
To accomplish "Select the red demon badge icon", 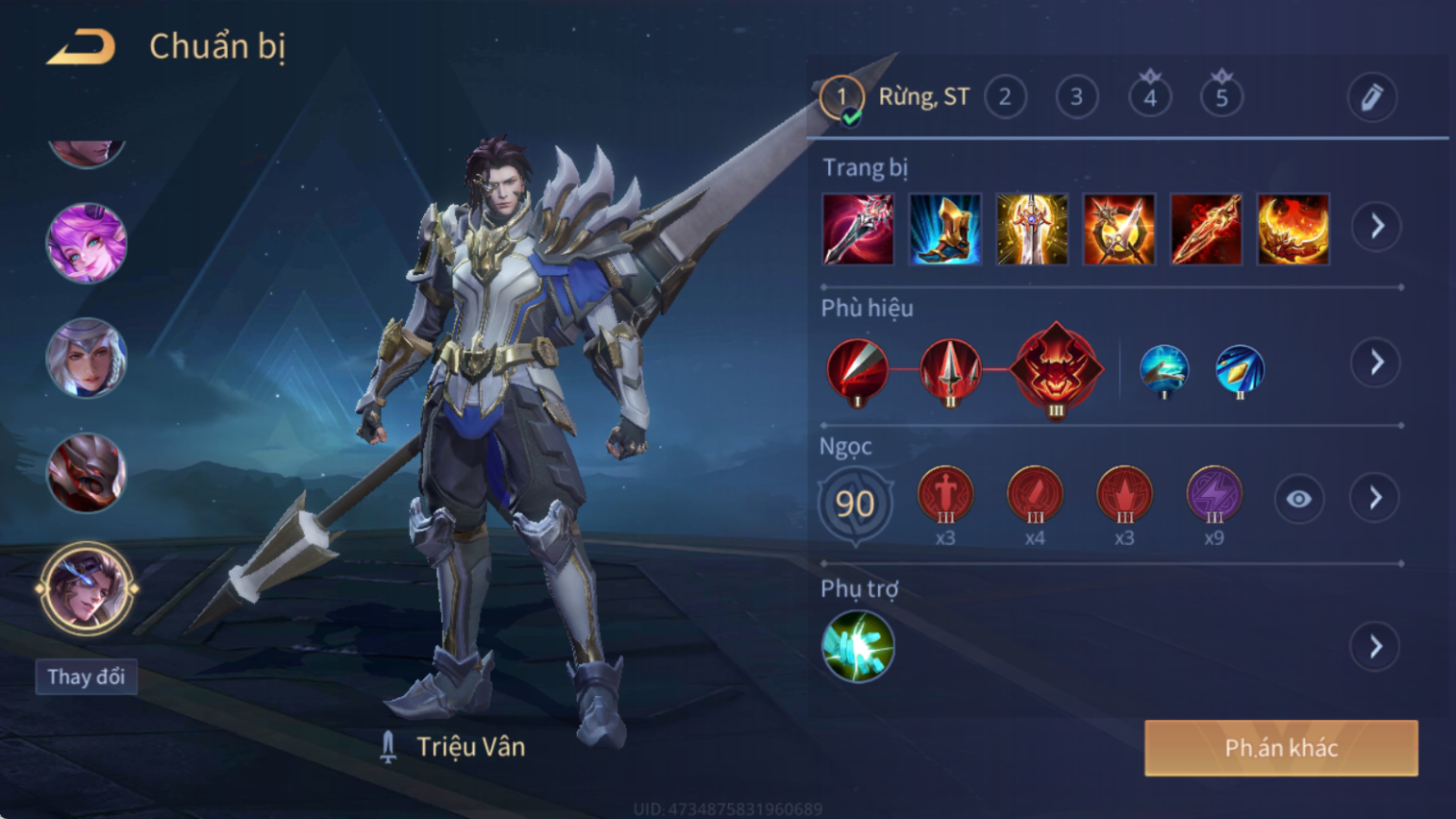I will [1056, 368].
